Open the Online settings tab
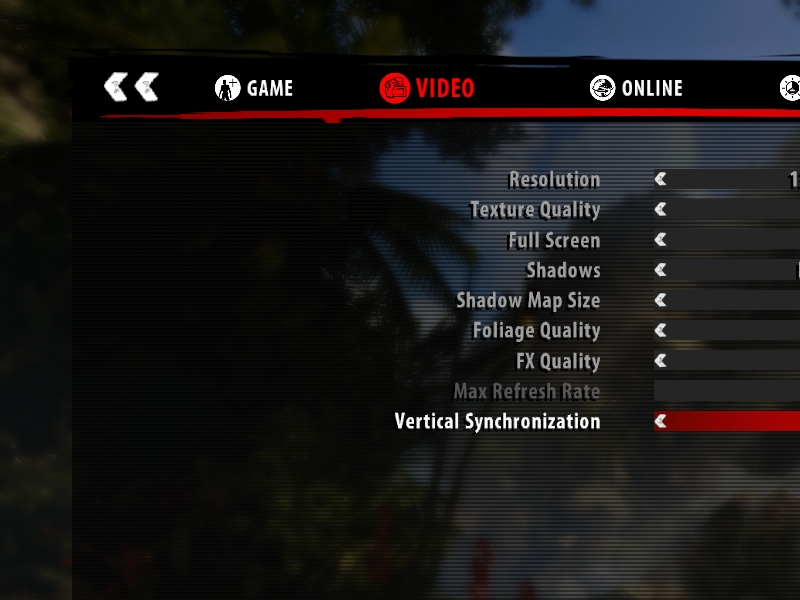The image size is (800, 600). click(x=636, y=88)
